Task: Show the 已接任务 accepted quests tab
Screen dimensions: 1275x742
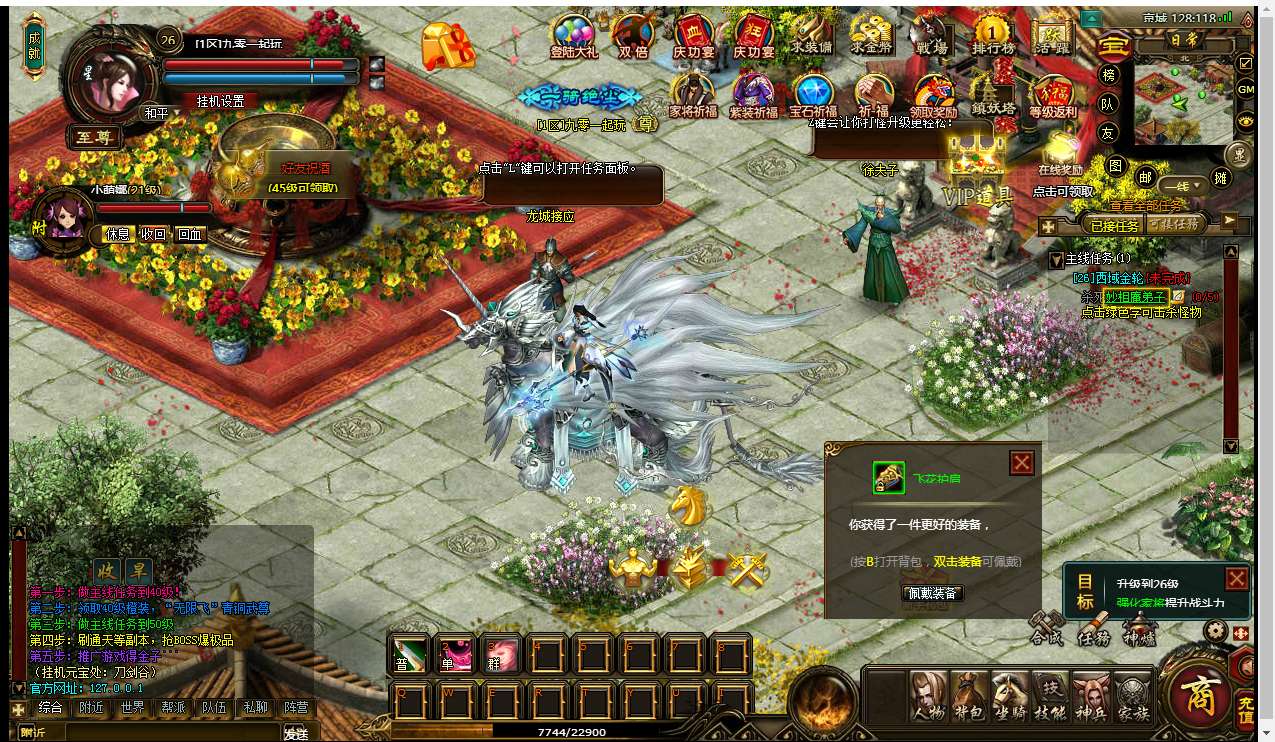Action: [1114, 225]
